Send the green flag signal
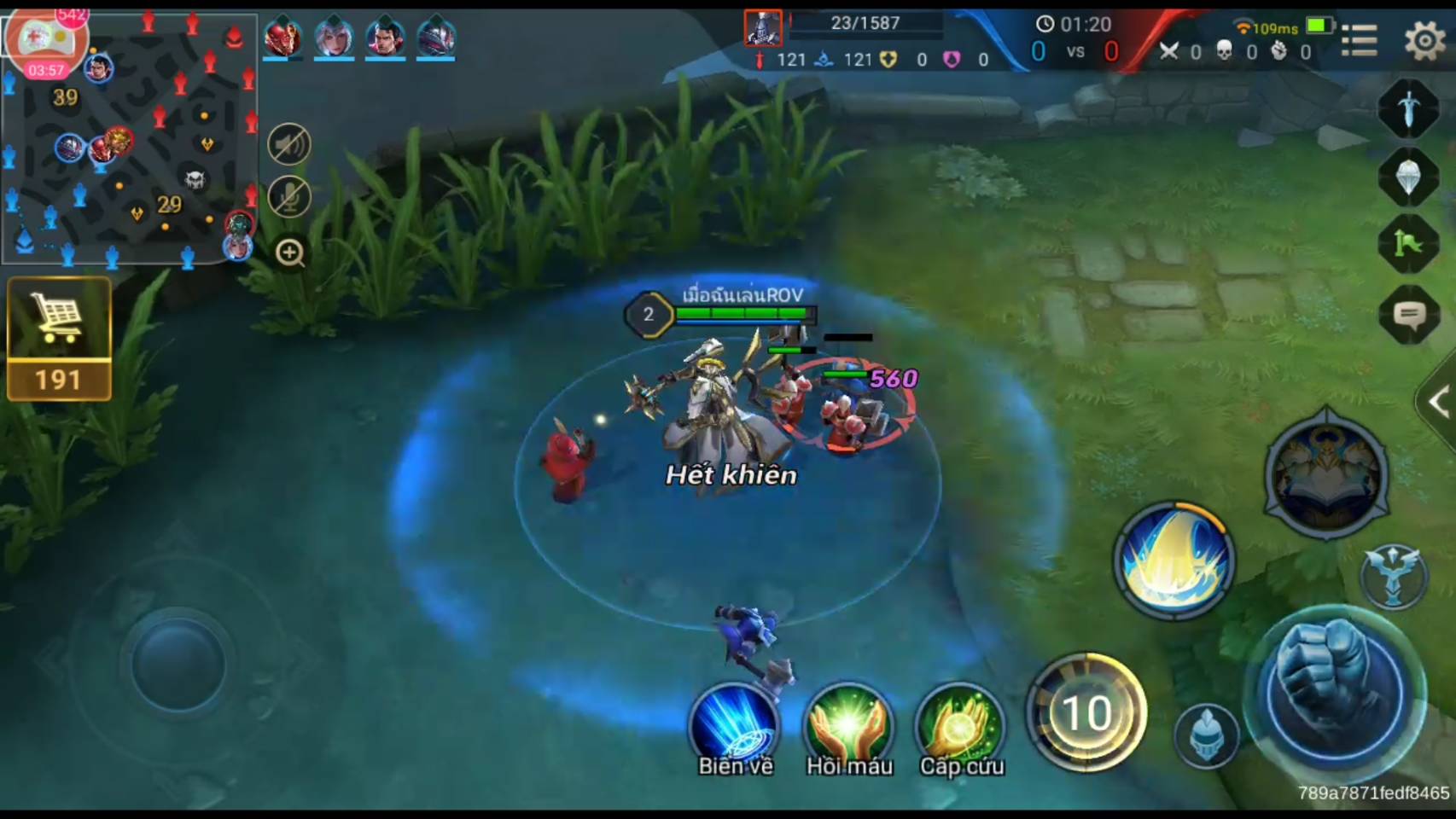Screen dimensions: 1456x819 1409,244
